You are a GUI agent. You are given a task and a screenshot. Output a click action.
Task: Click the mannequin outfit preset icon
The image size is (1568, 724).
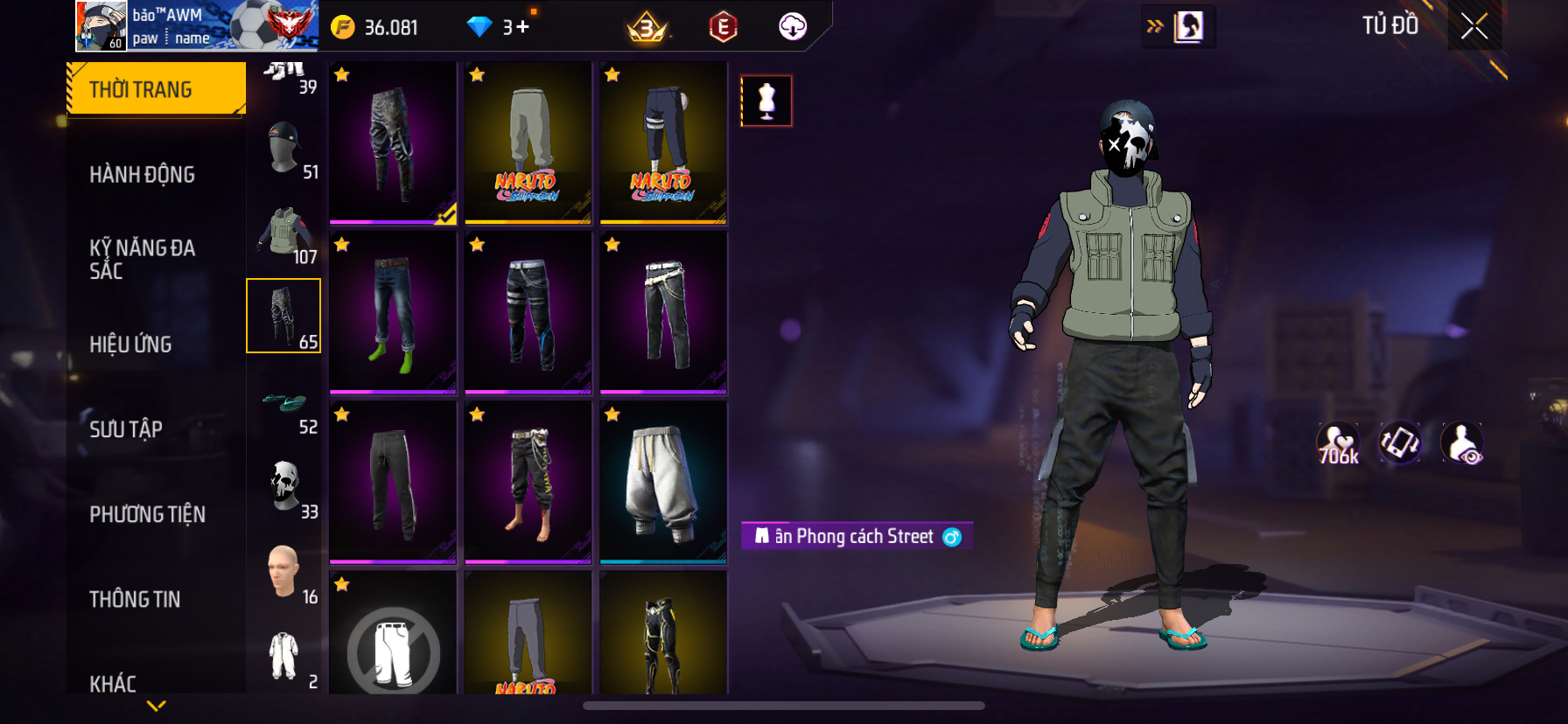766,101
